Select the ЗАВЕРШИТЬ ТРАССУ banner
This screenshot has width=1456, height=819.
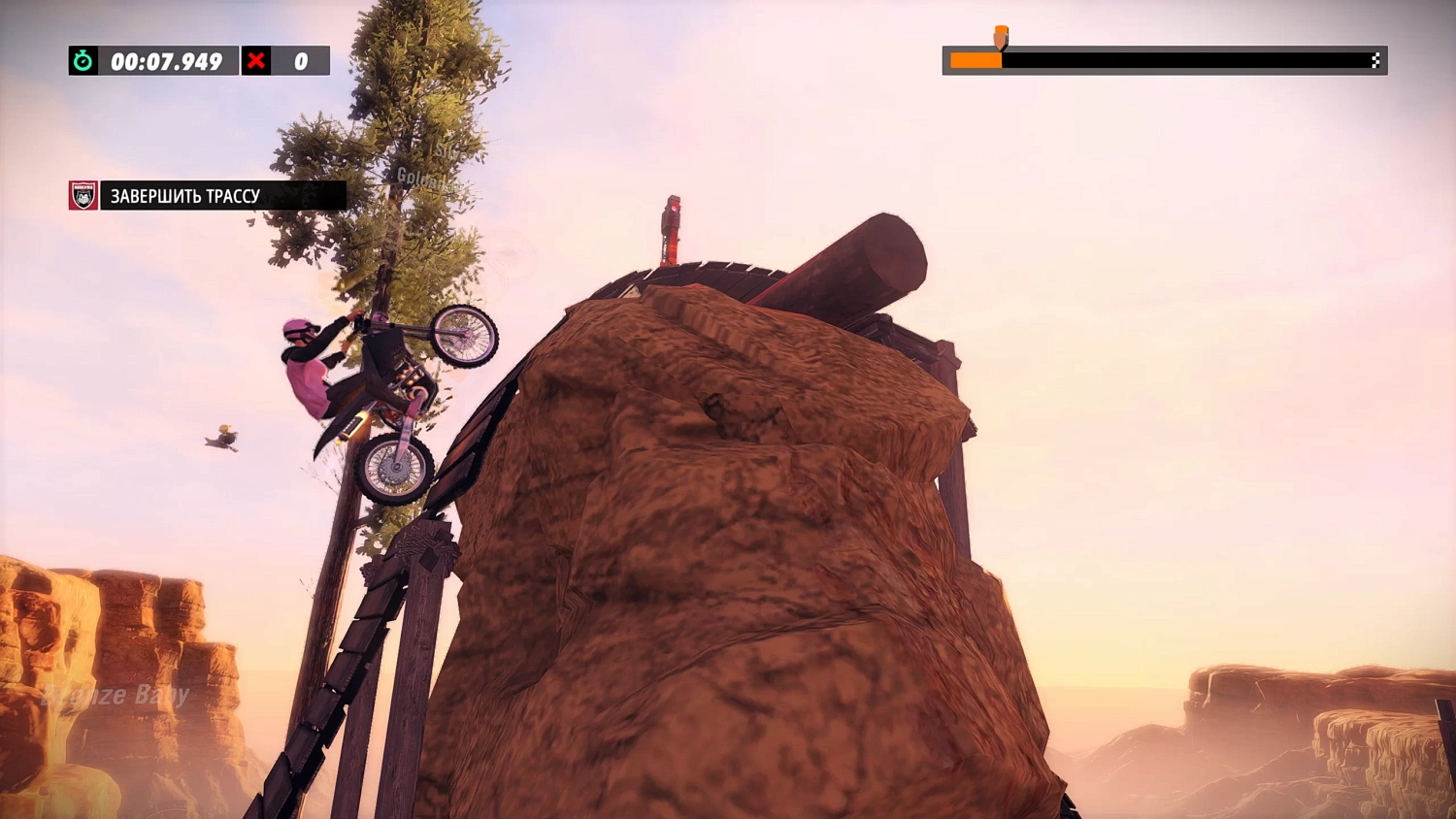pos(184,194)
